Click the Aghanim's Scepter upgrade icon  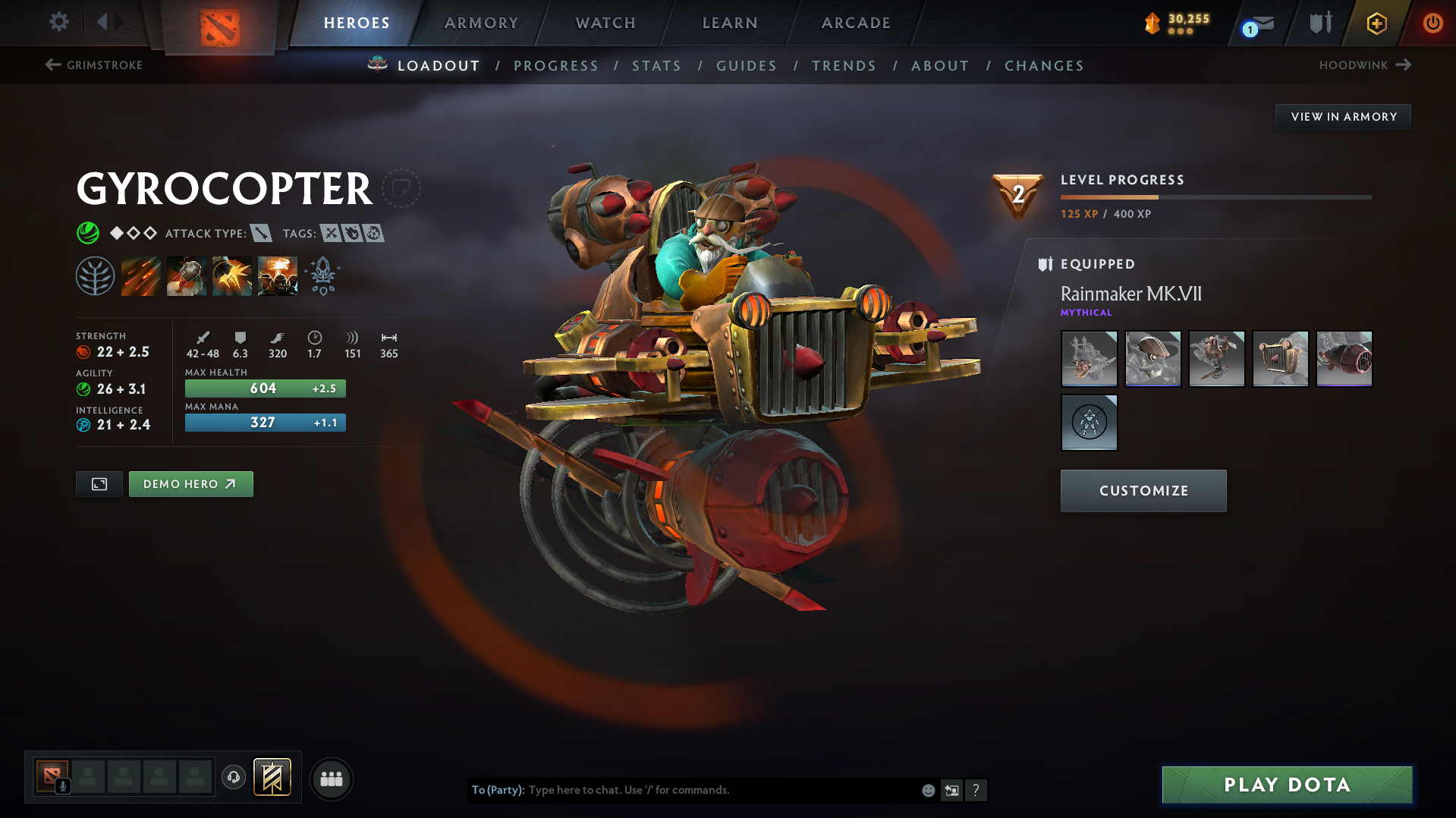coord(322,275)
